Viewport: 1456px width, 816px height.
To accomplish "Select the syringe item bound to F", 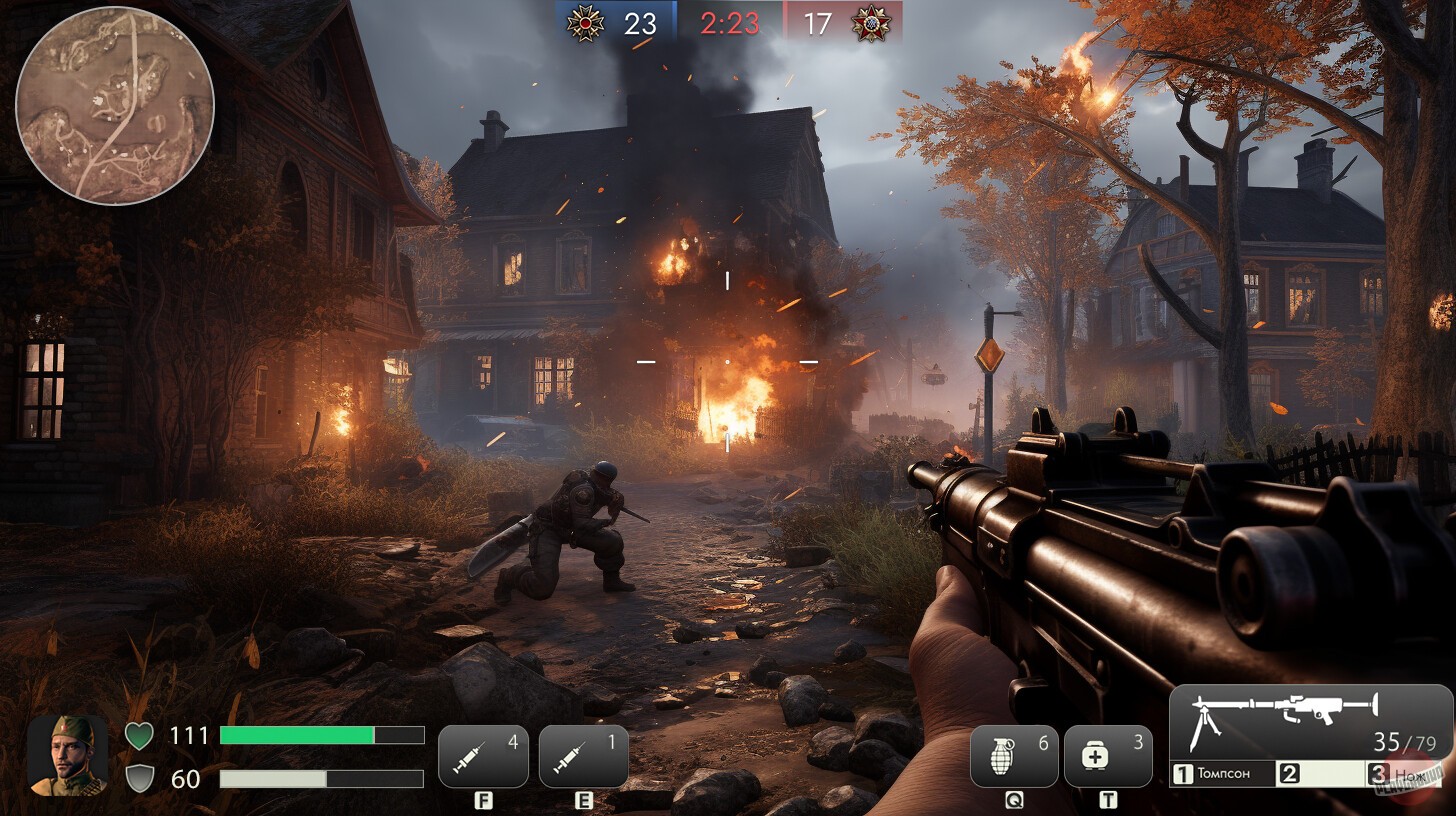I will (483, 756).
